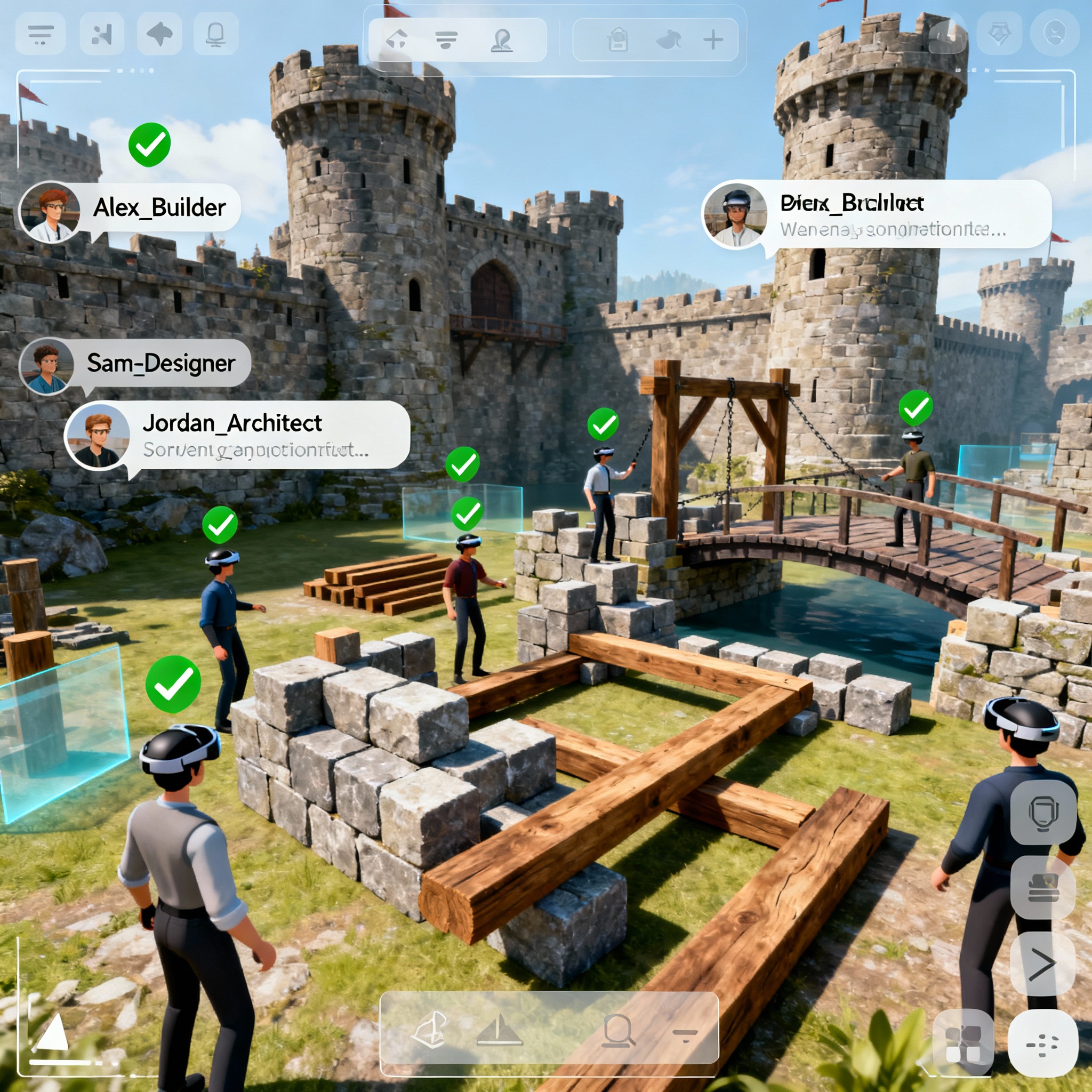Image resolution: width=1092 pixels, height=1092 pixels.
Task: Open Jordan_Architect's chat message
Action: pos(254,436)
